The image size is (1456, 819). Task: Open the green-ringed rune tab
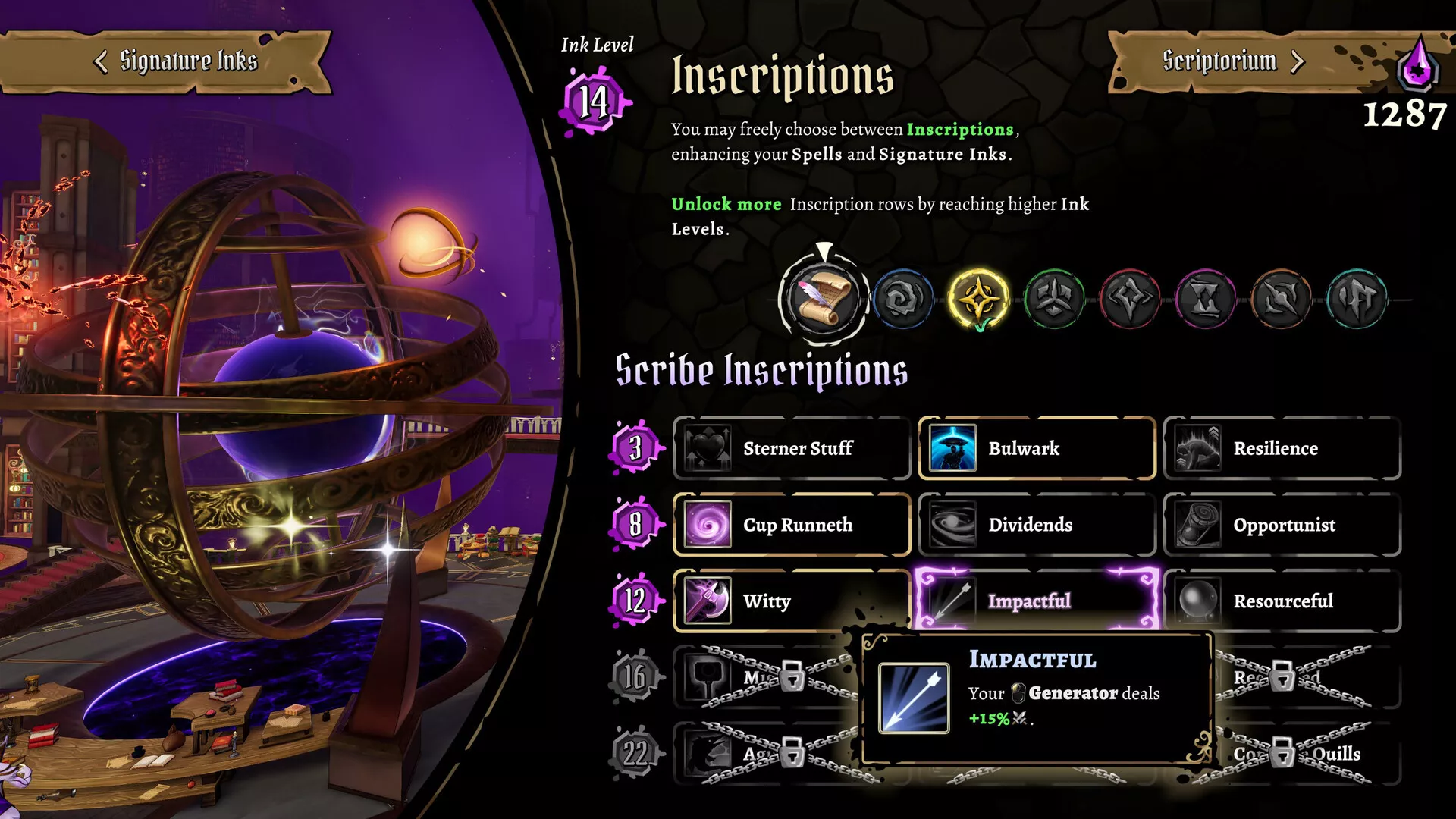point(1054,299)
